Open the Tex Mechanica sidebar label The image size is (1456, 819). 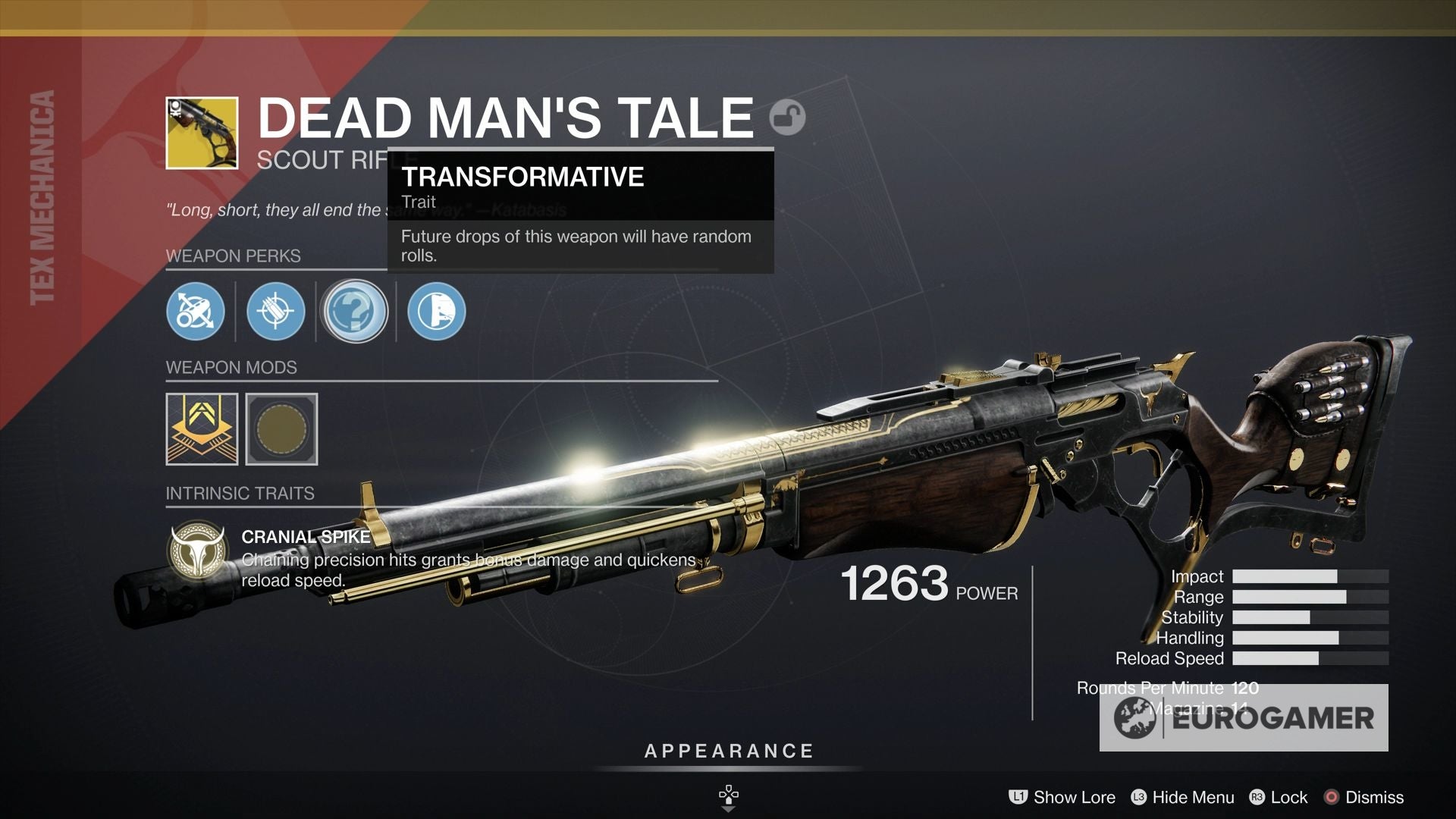pos(43,197)
